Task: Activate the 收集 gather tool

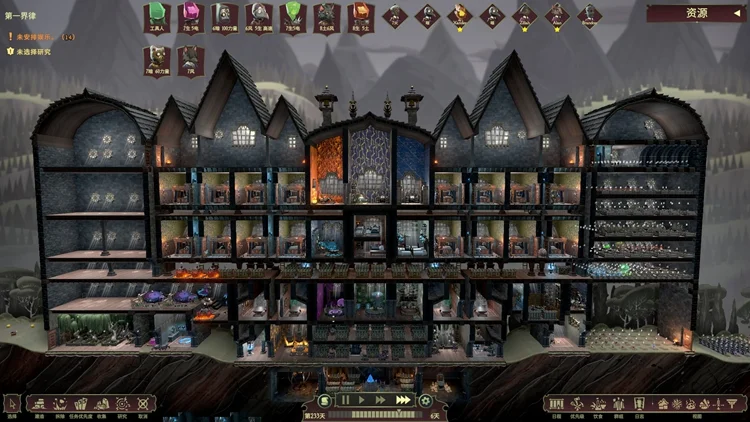Action: (103, 404)
